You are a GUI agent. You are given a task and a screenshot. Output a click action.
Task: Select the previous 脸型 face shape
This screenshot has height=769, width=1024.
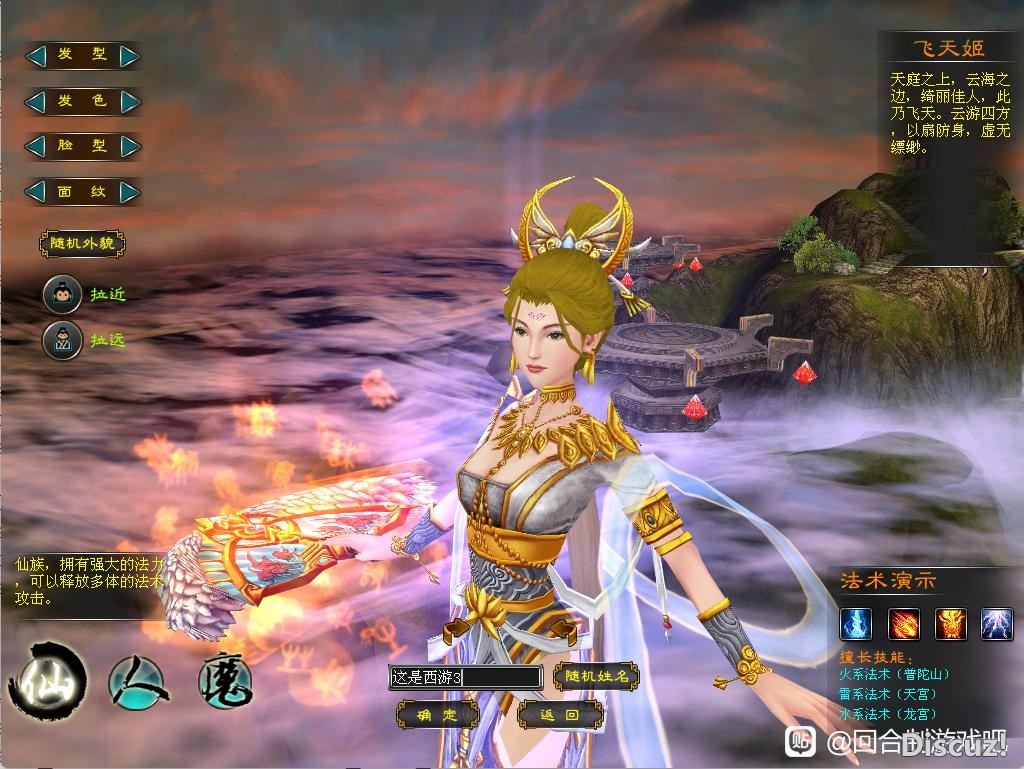click(36, 146)
